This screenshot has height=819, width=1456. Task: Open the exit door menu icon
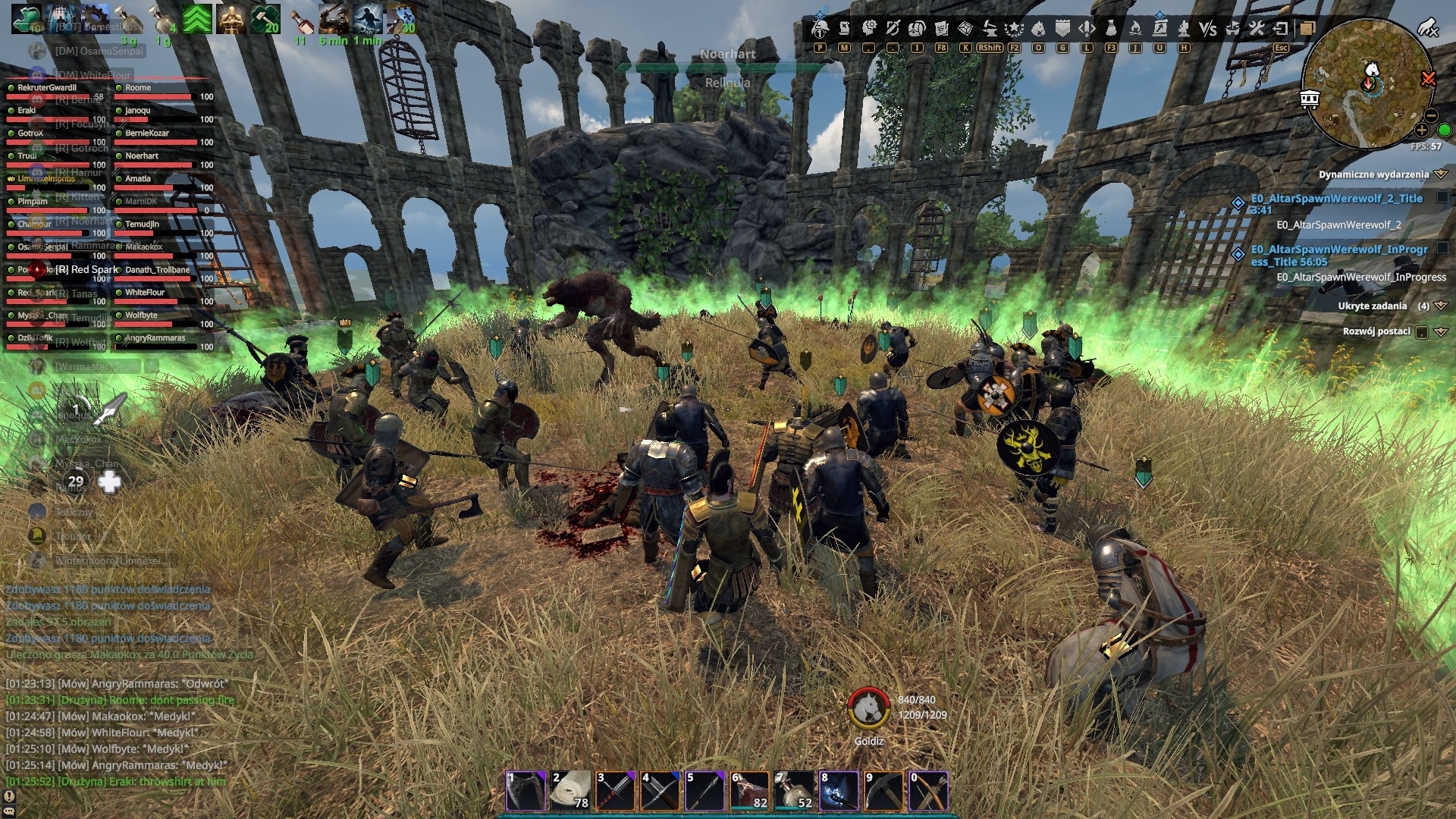1281,29
